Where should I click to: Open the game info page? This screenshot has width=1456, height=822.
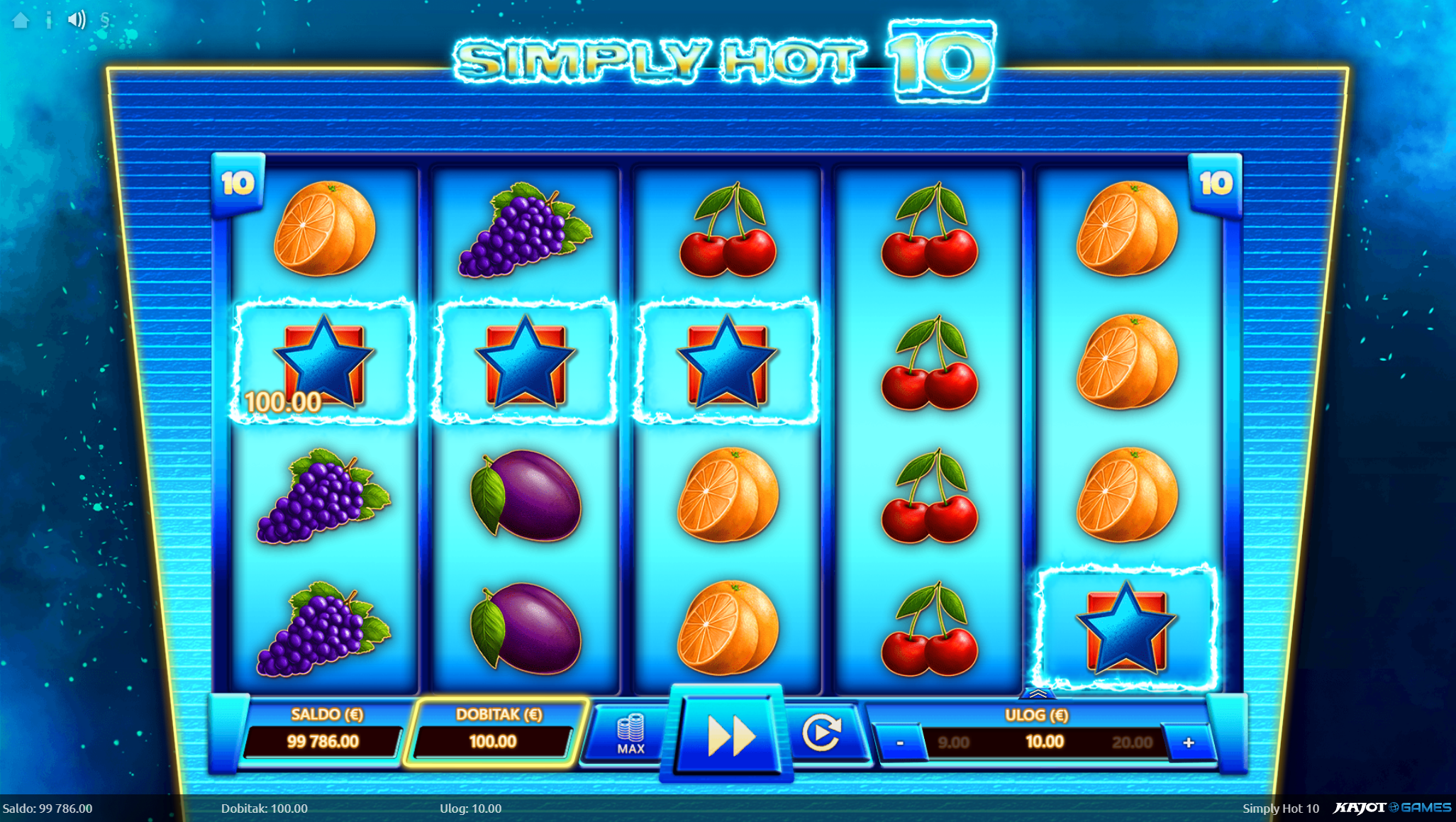click(48, 20)
